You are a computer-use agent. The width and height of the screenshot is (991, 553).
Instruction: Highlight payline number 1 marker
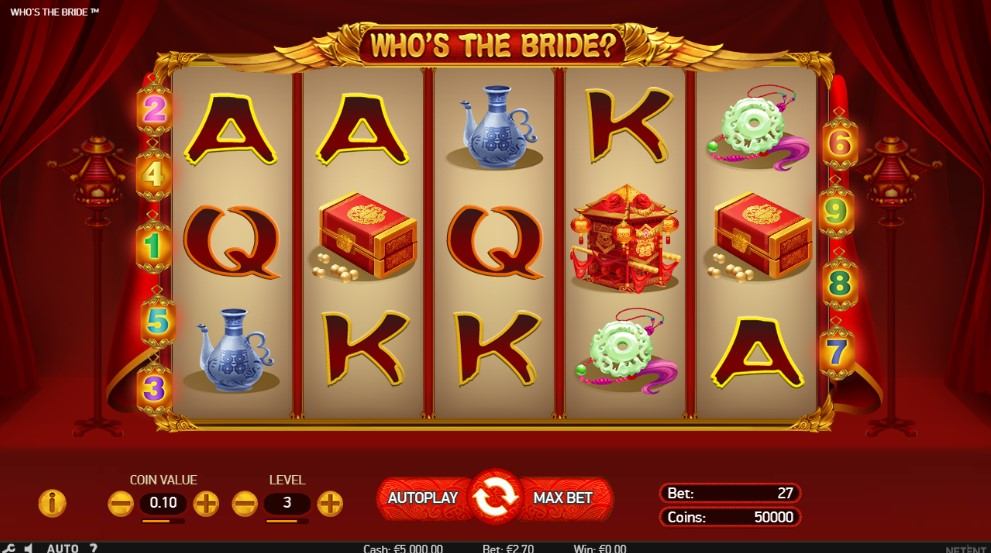pyautogui.click(x=154, y=242)
